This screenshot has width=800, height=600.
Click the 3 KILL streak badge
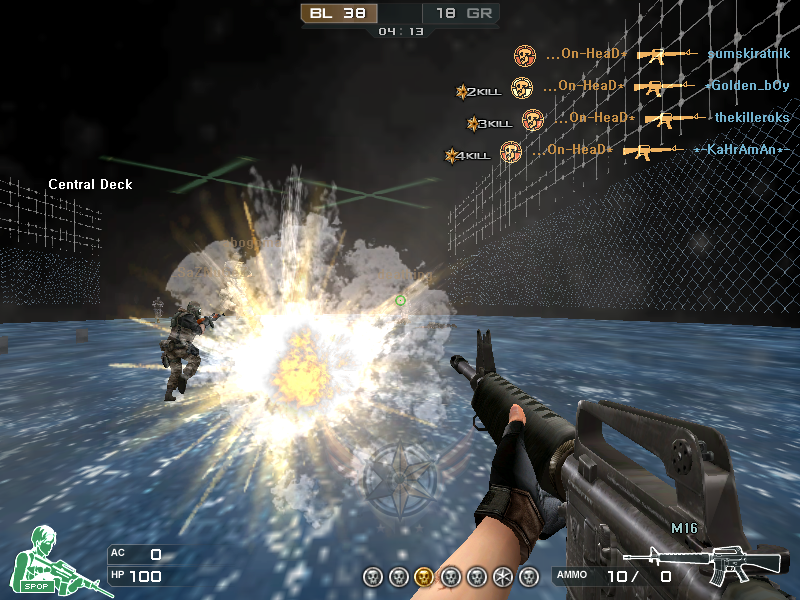(x=489, y=124)
